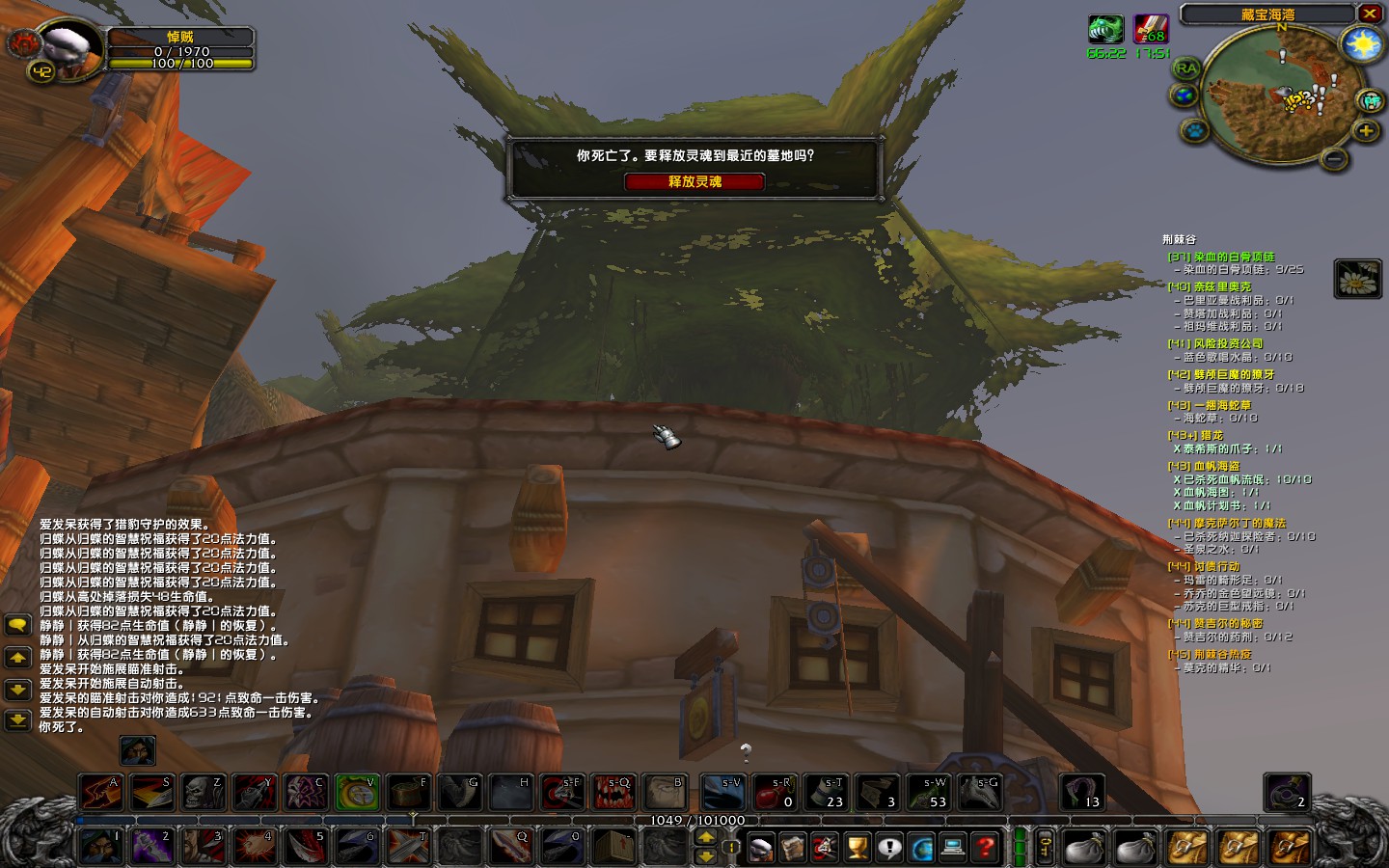
Task: Open the world map globe beside the minimap
Action: coord(1185,95)
